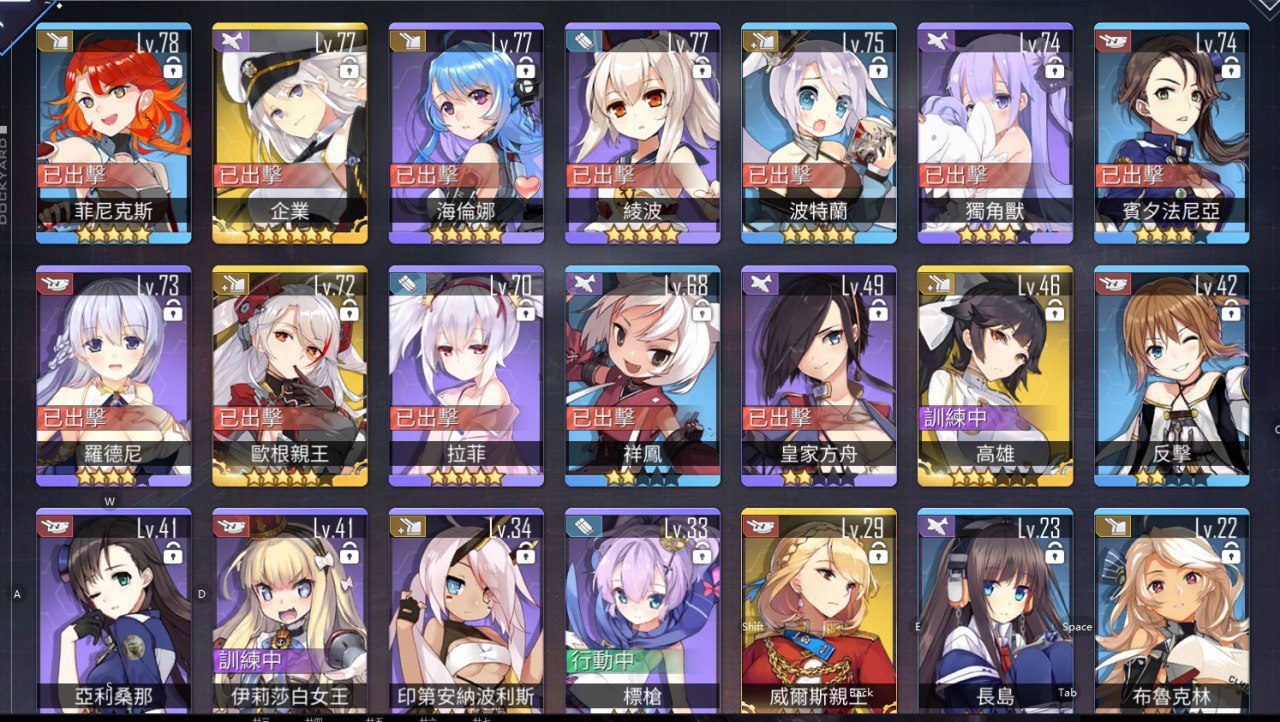This screenshot has width=1280, height=722.
Task: Choose the 拉菲 ship card
Action: coord(466,375)
